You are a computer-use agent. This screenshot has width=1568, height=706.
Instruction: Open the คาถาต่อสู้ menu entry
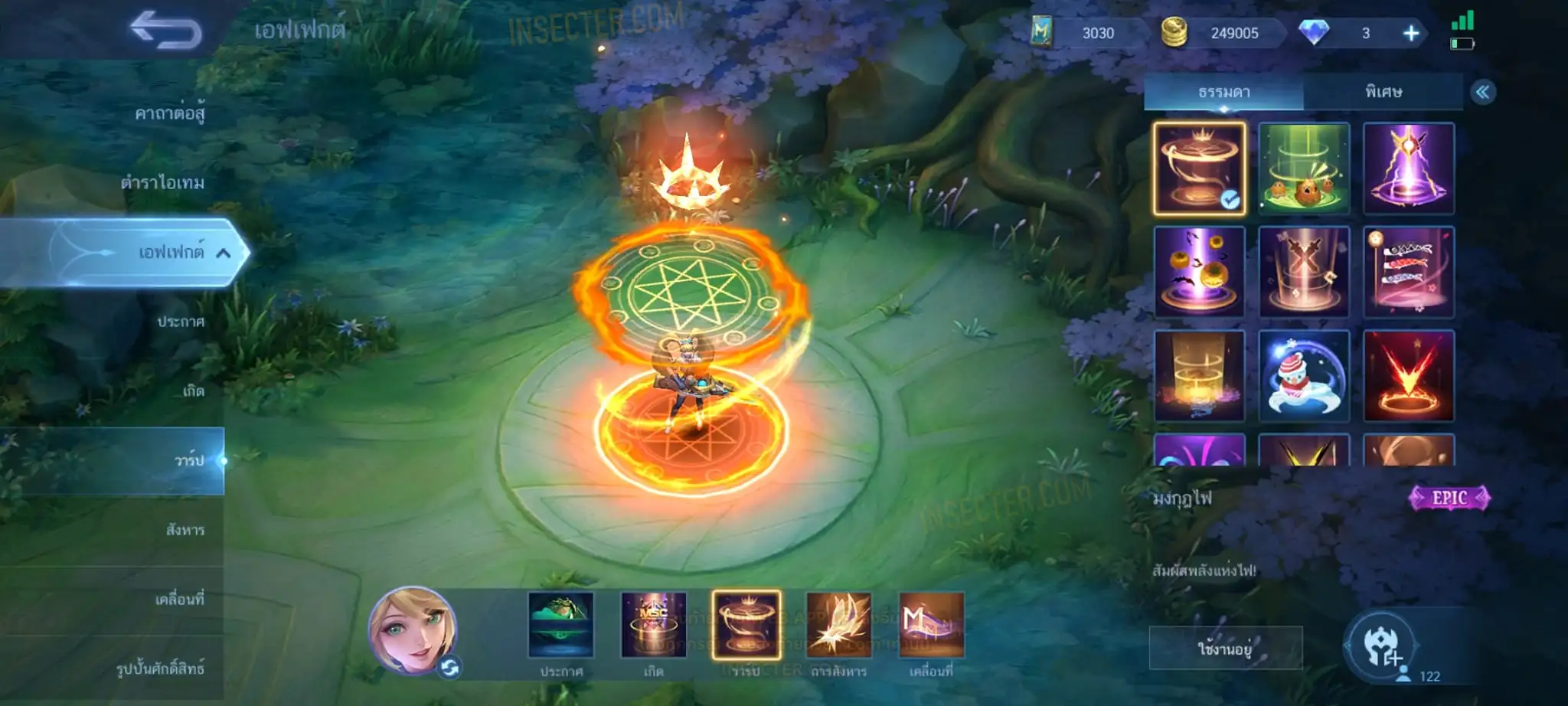[169, 114]
